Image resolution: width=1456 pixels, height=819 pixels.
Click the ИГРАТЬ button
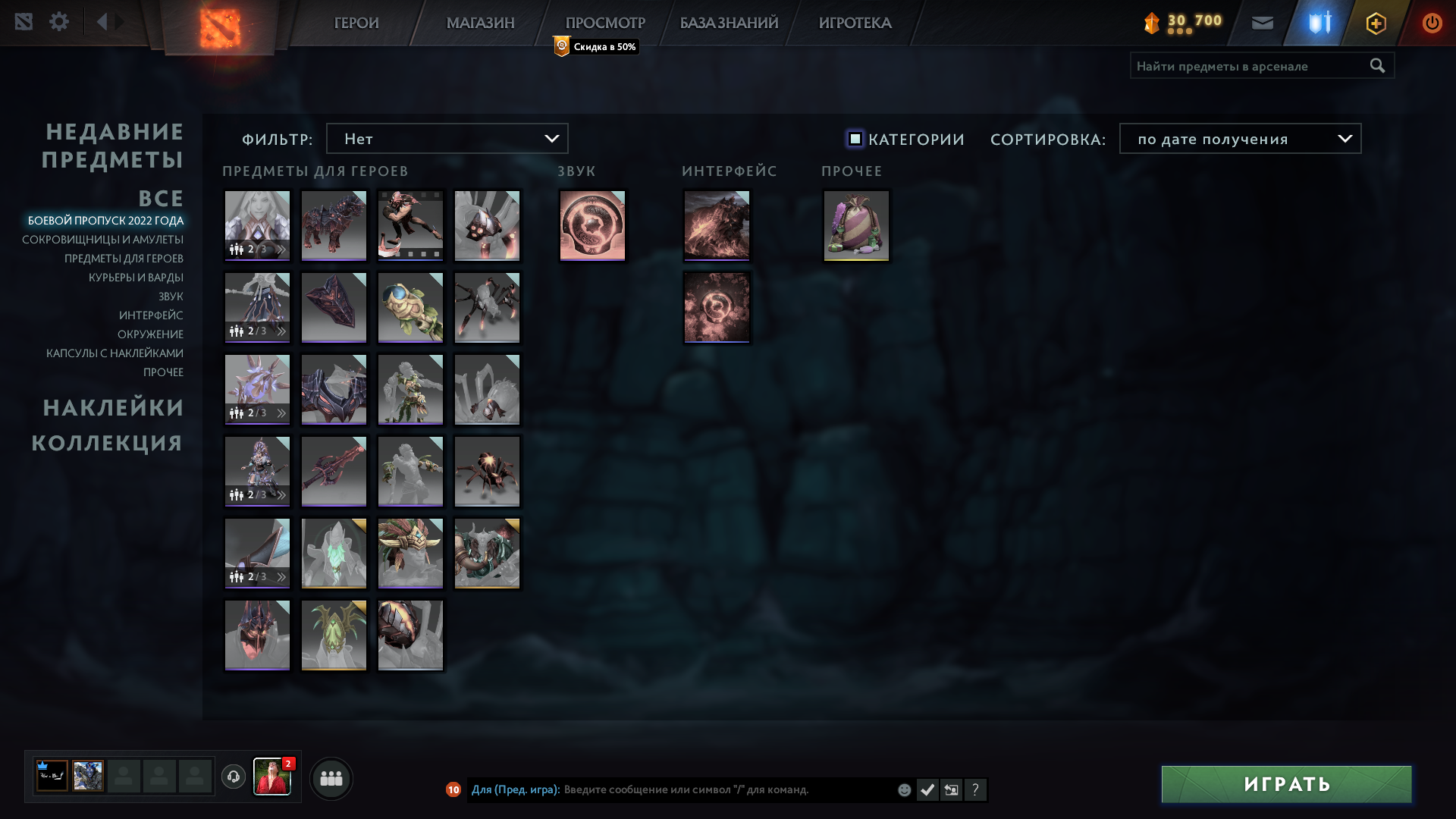pyautogui.click(x=1285, y=783)
